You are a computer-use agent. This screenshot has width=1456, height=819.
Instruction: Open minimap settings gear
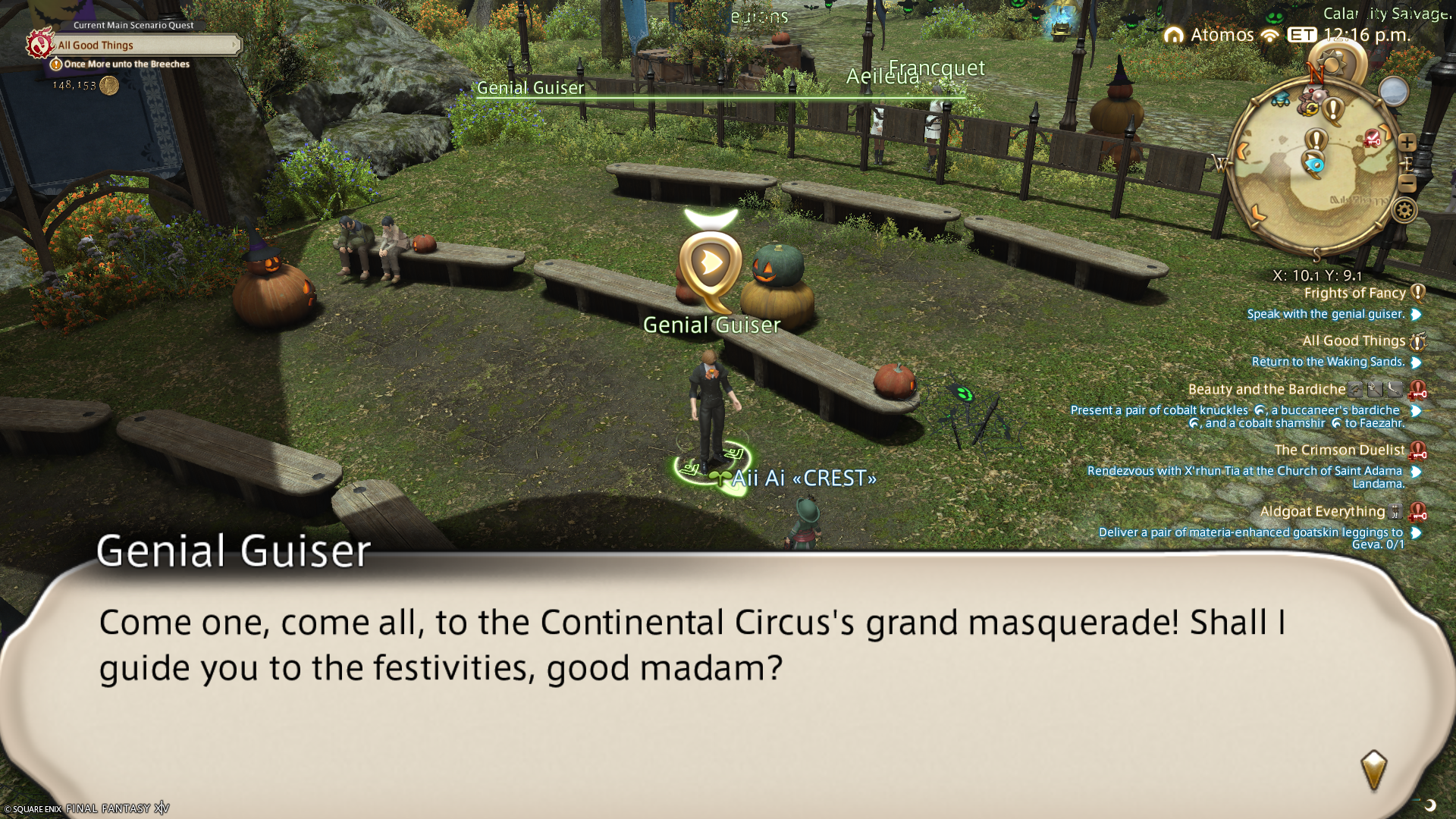1404,210
